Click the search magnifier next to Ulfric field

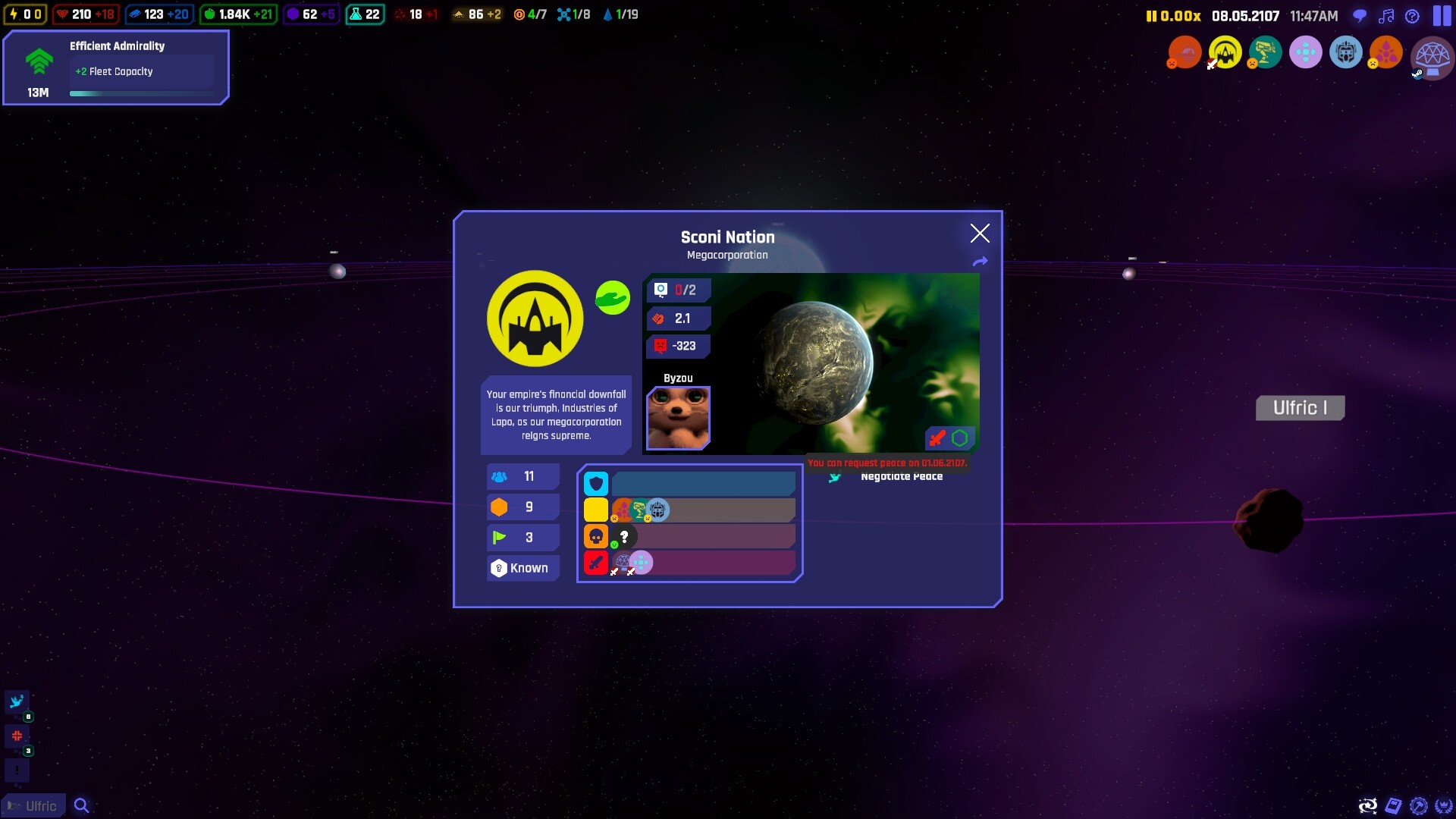(81, 805)
